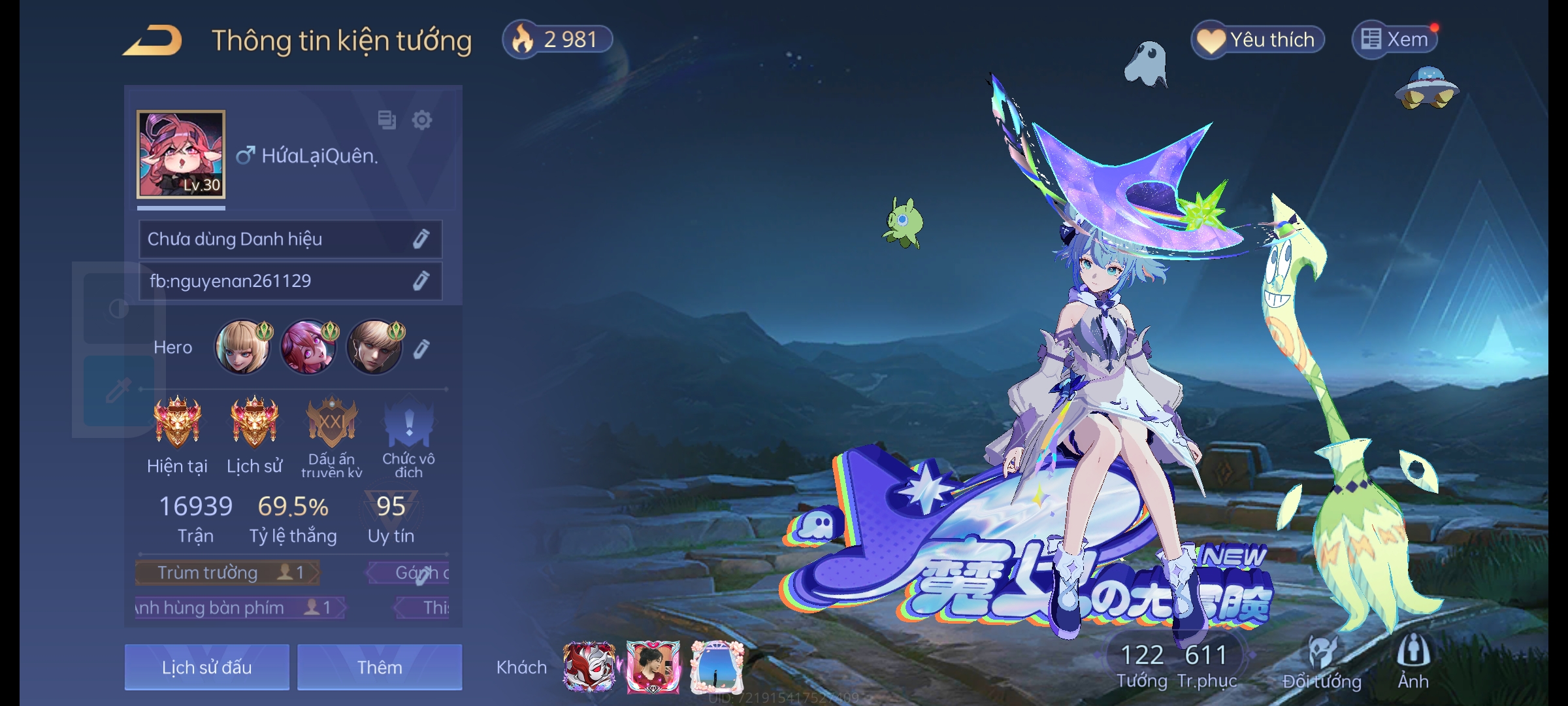Screen dimensions: 1568x706
Task: Open the Xem button
Action: click(x=1395, y=40)
